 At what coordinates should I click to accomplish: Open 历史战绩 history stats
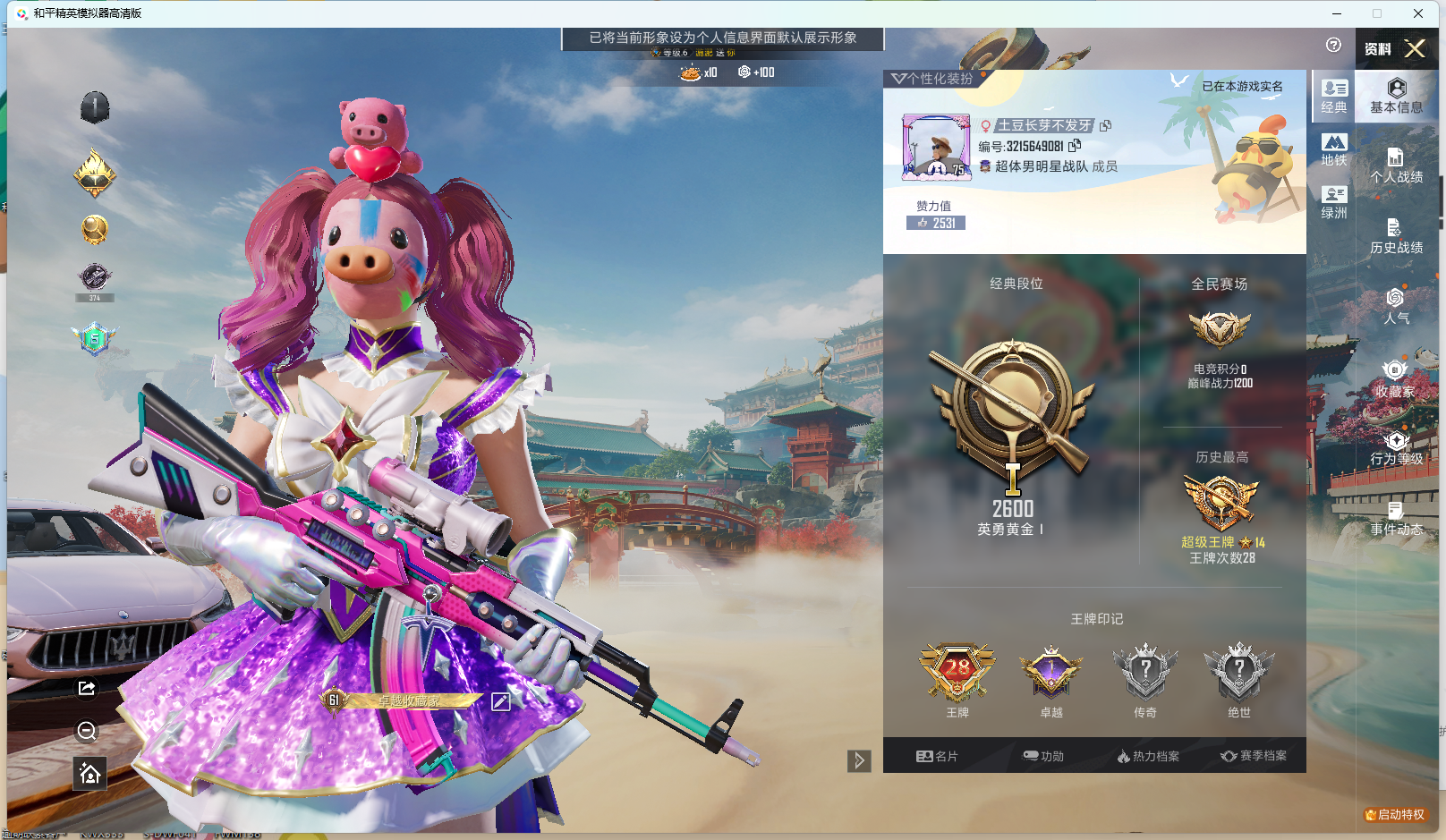pos(1396,235)
